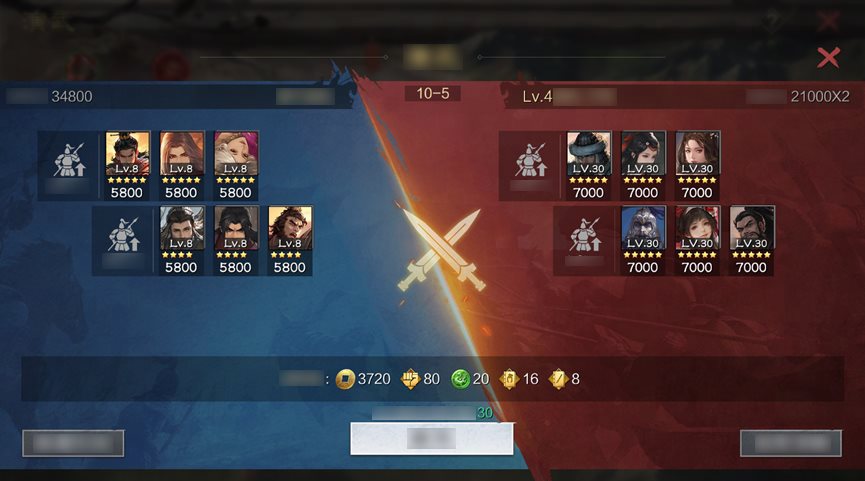The width and height of the screenshot is (865, 481).
Task: Inspect the black-bearded enemy Lv.30 general
Action: (751, 228)
